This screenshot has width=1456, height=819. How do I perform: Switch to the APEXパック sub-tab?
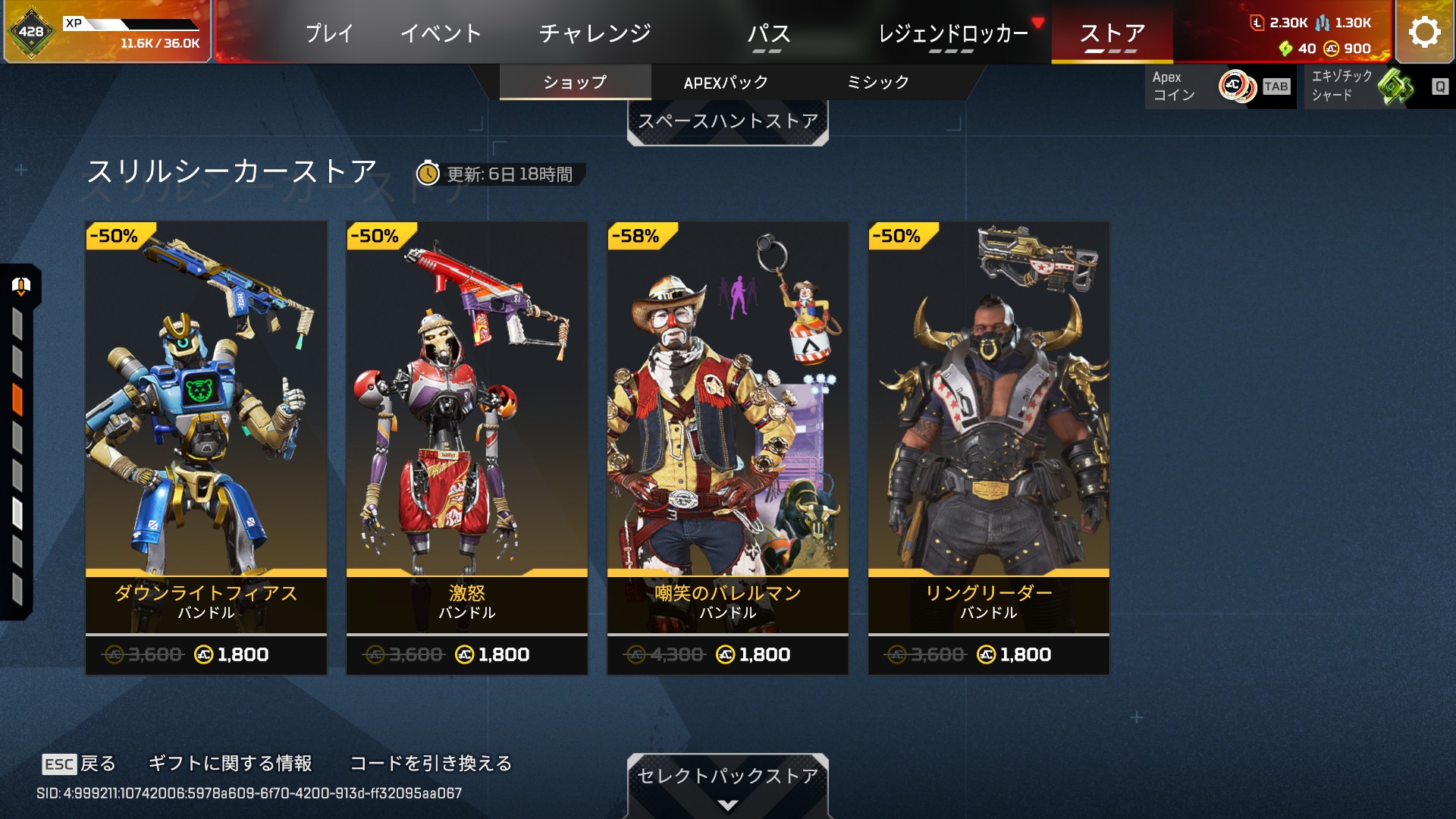point(726,82)
